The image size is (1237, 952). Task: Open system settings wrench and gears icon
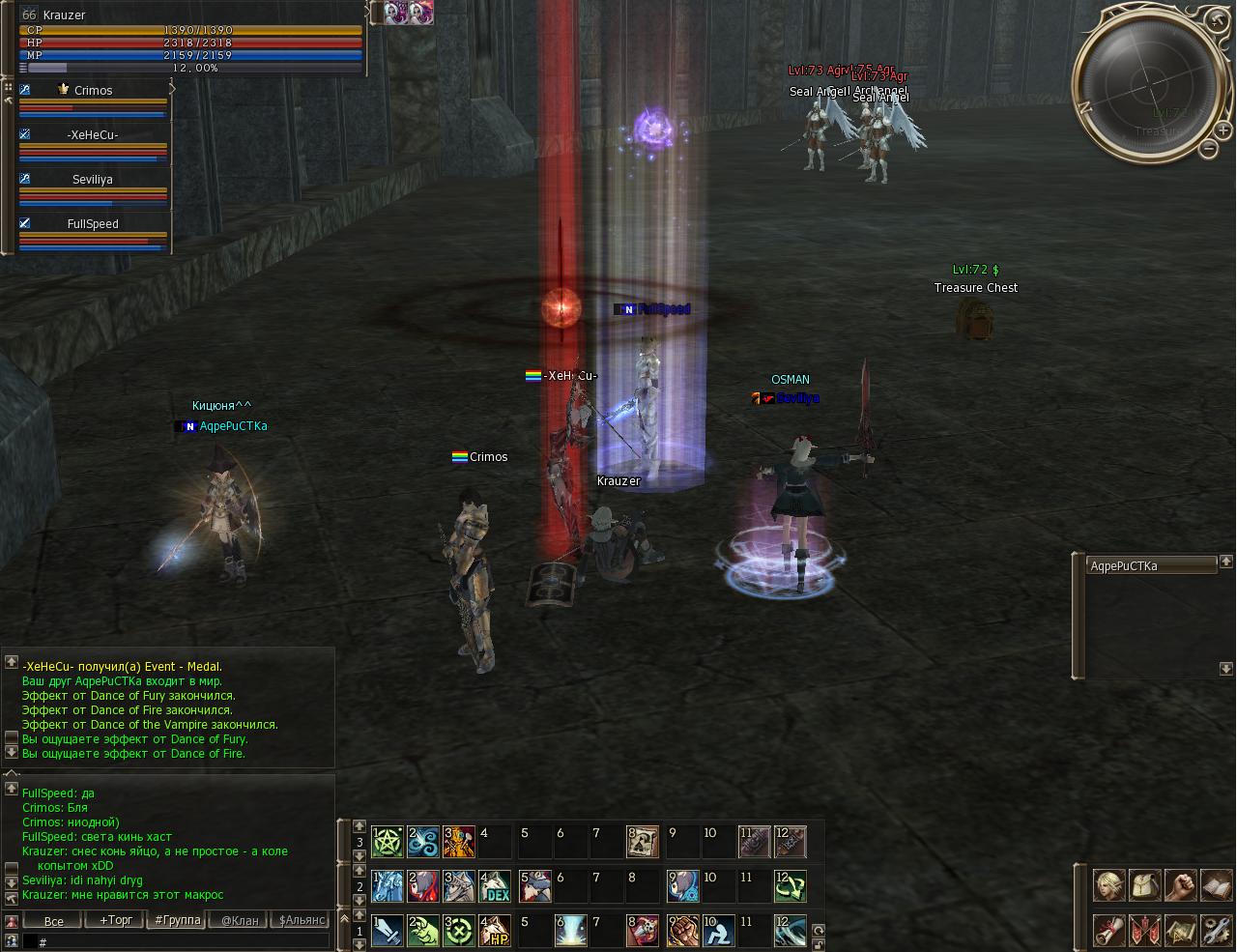[x=1217, y=930]
